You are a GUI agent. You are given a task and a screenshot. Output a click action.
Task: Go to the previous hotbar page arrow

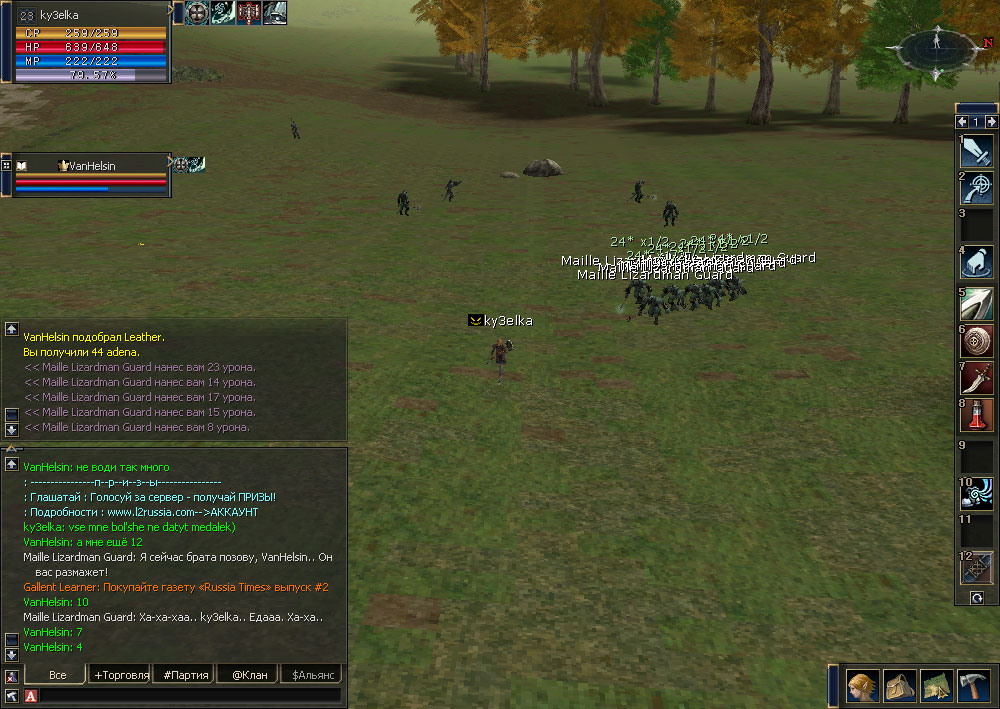coord(962,122)
